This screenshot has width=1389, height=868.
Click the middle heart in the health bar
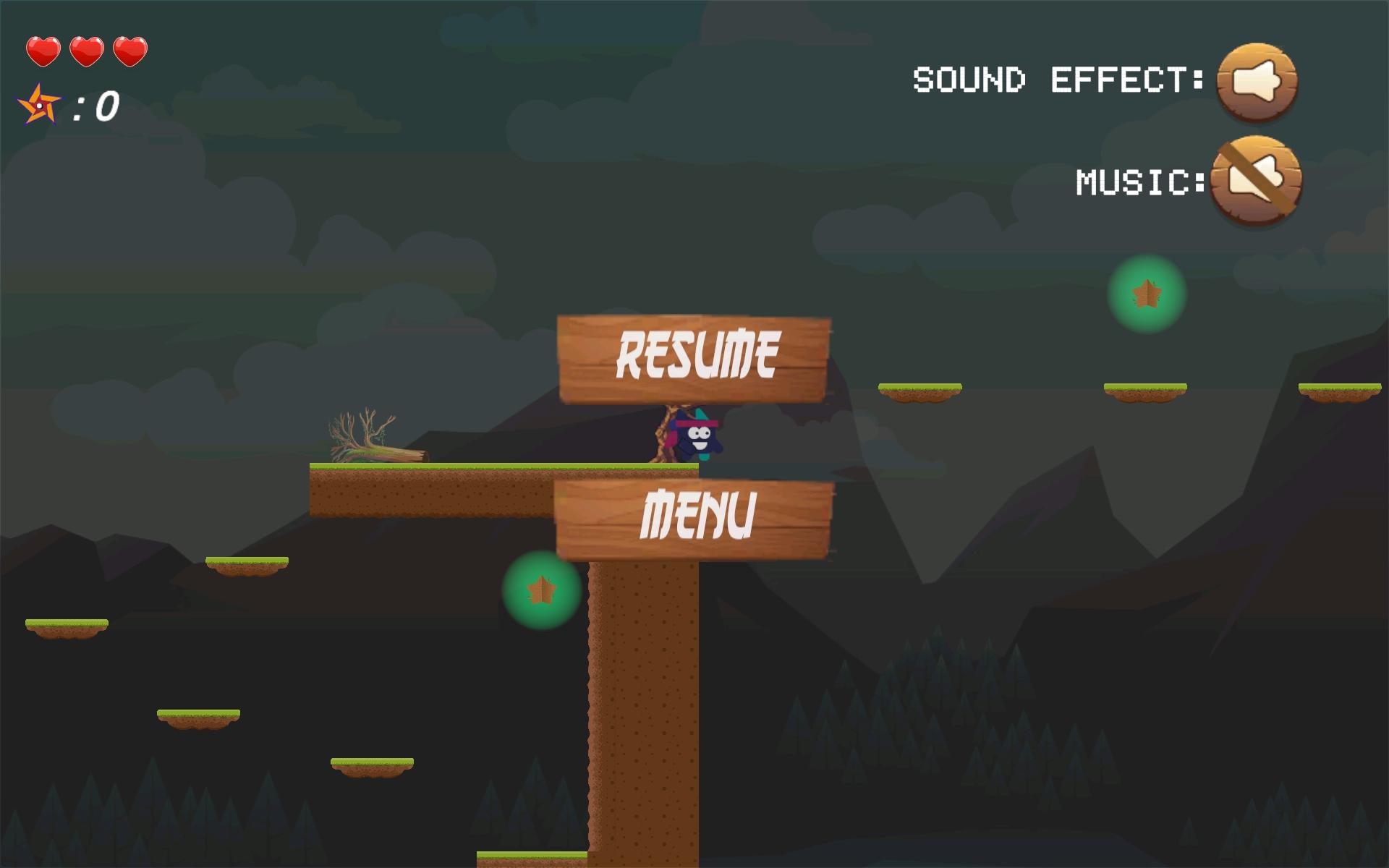86,51
